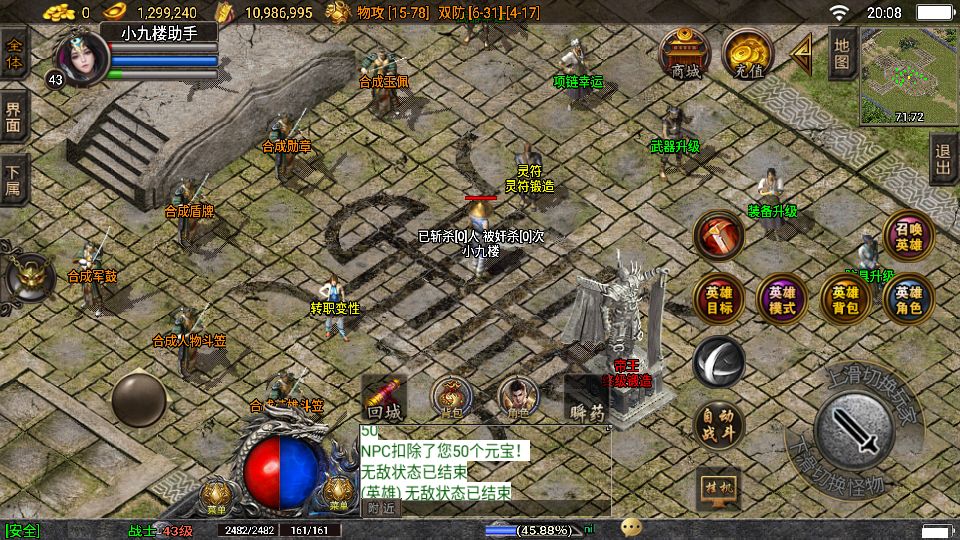
Task: Switch 英雄模式 hero mode
Action: point(782,298)
